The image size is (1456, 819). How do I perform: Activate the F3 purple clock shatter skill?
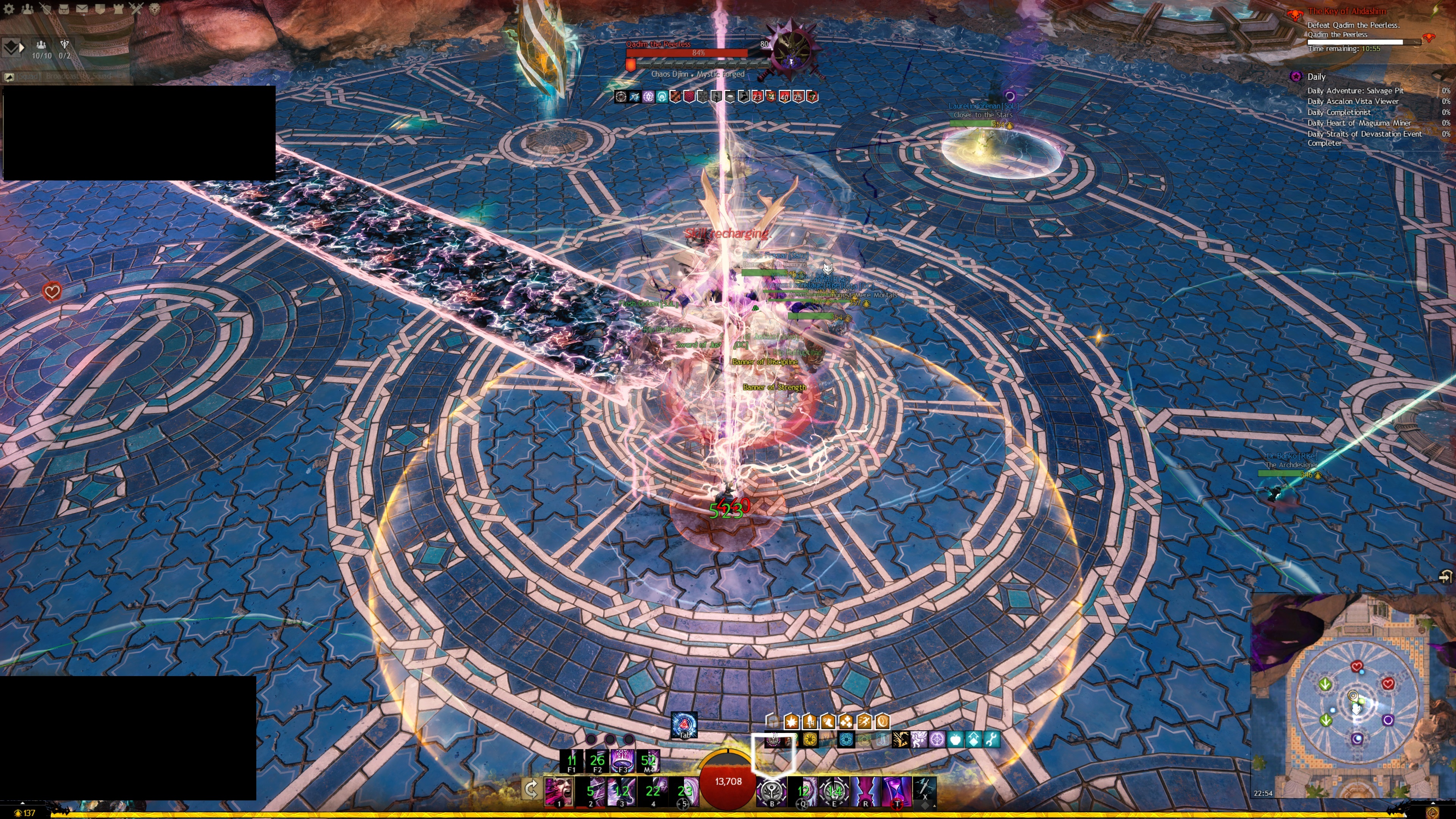coord(622,760)
